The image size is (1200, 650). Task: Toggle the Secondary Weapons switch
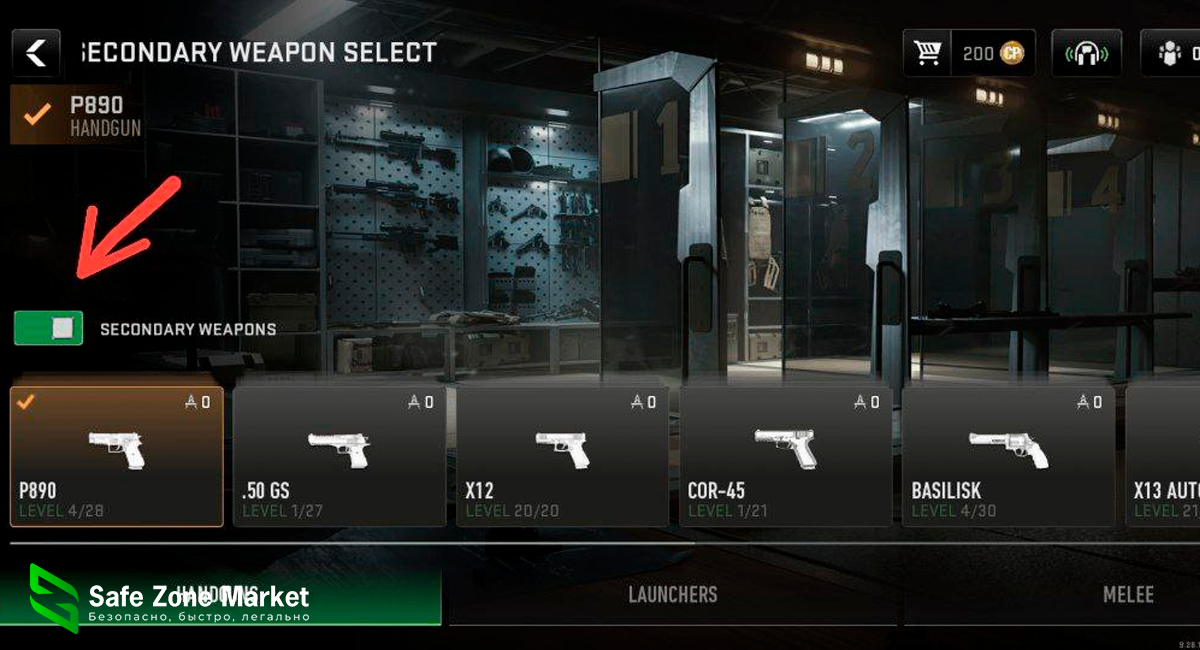(x=49, y=328)
